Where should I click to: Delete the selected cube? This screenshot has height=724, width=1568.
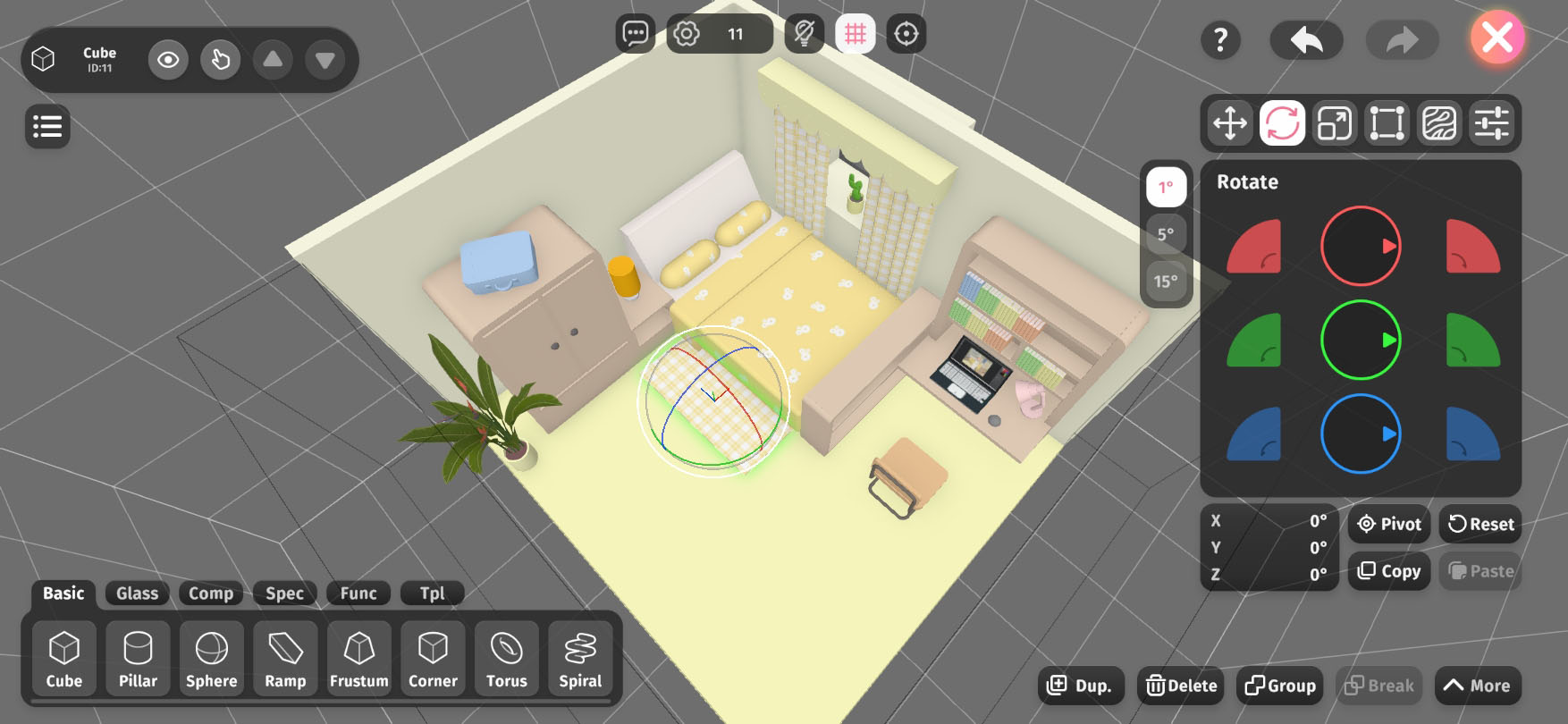(x=1182, y=686)
